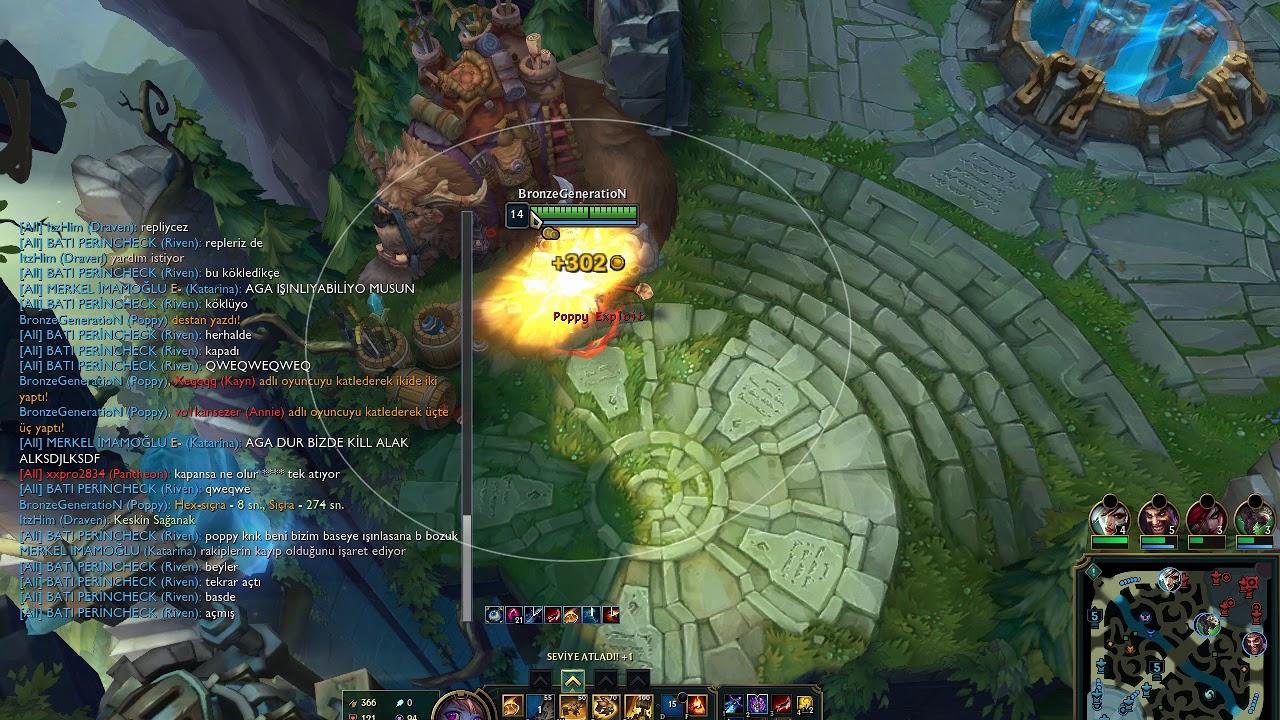Click the level-up chevron above the Q ability
Image resolution: width=1280 pixels, height=720 pixels.
(541, 680)
